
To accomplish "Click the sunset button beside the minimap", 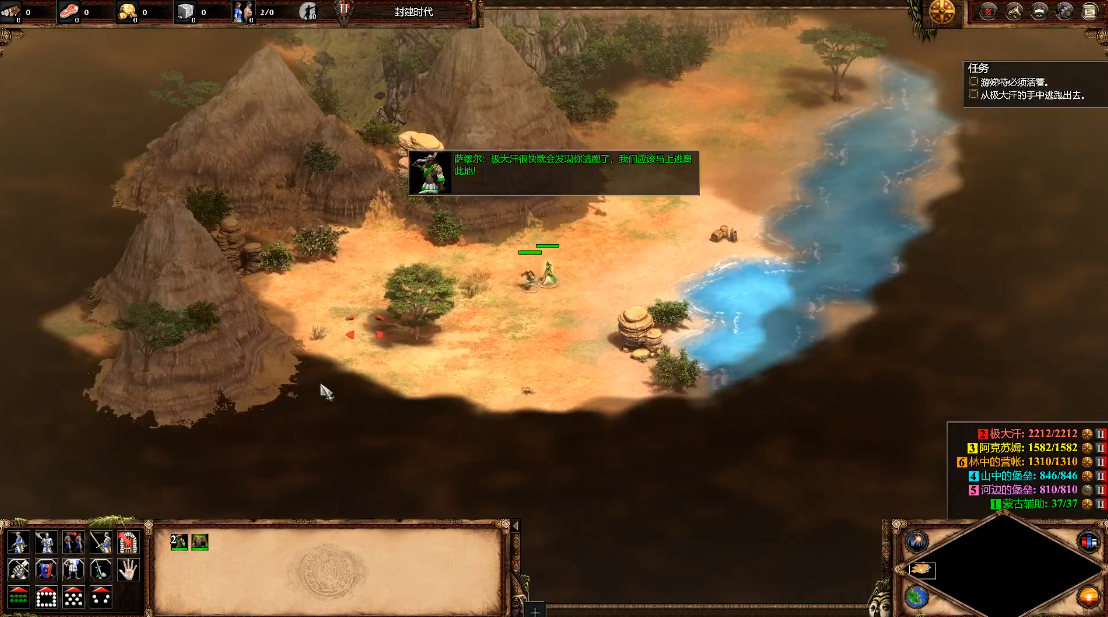I will point(1089,596).
